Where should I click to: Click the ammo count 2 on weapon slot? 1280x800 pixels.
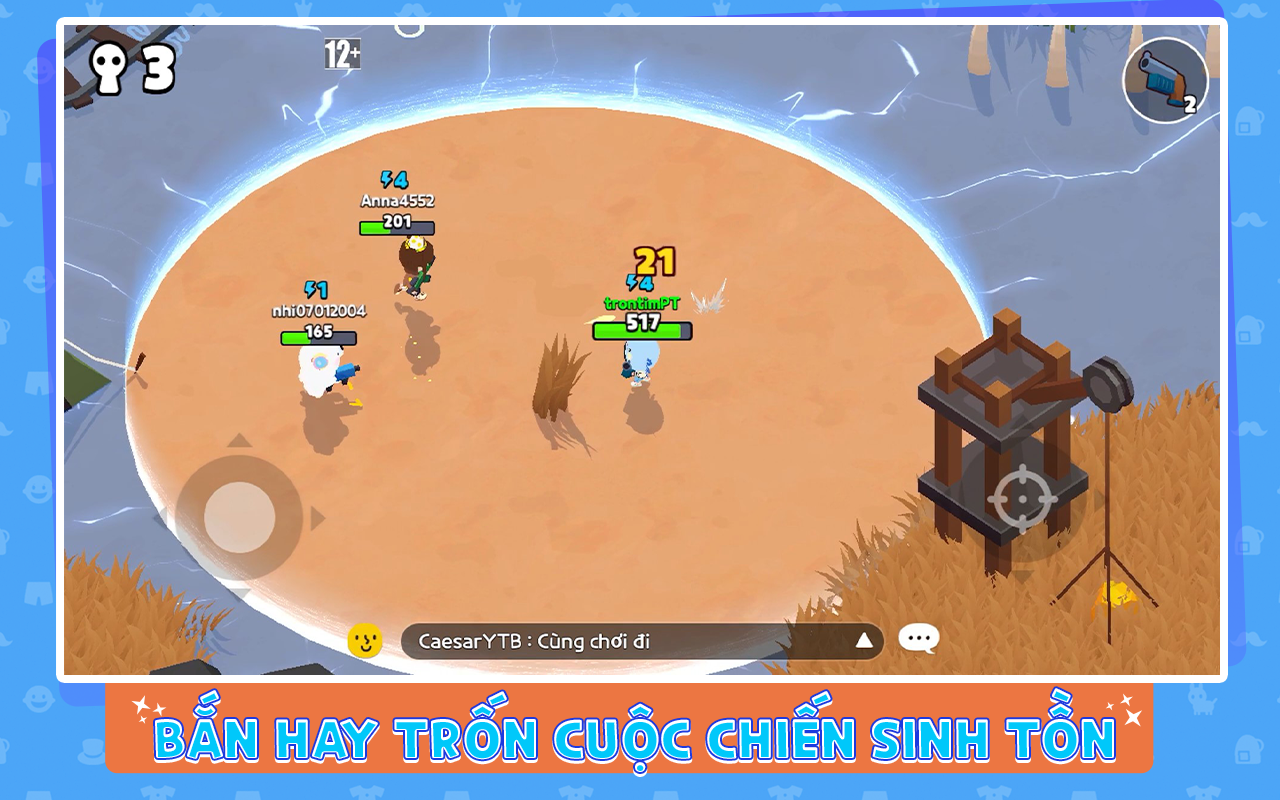click(x=1192, y=105)
